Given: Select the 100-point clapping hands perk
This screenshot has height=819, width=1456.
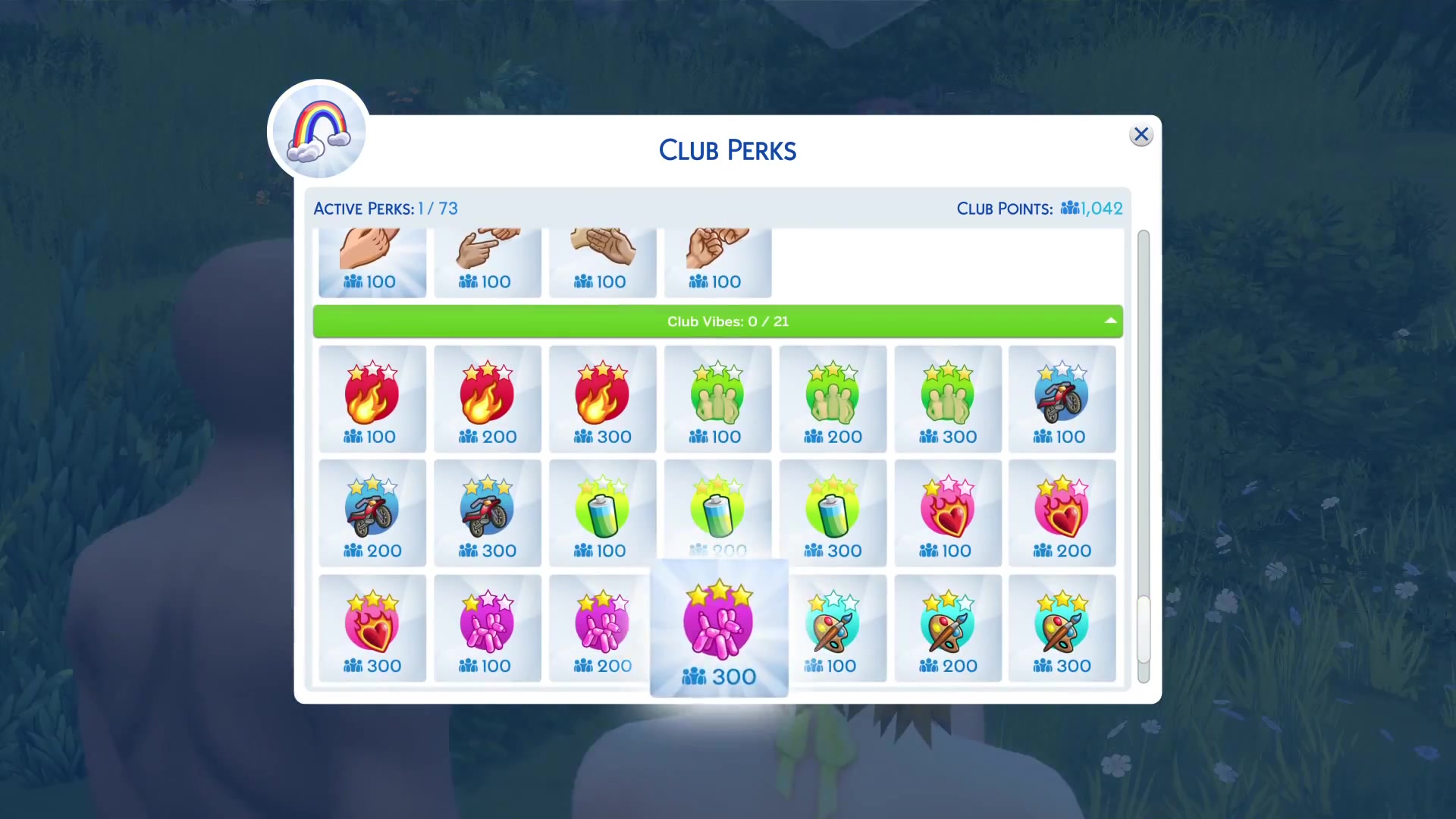Looking at the screenshot, I should pyautogui.click(x=602, y=262).
